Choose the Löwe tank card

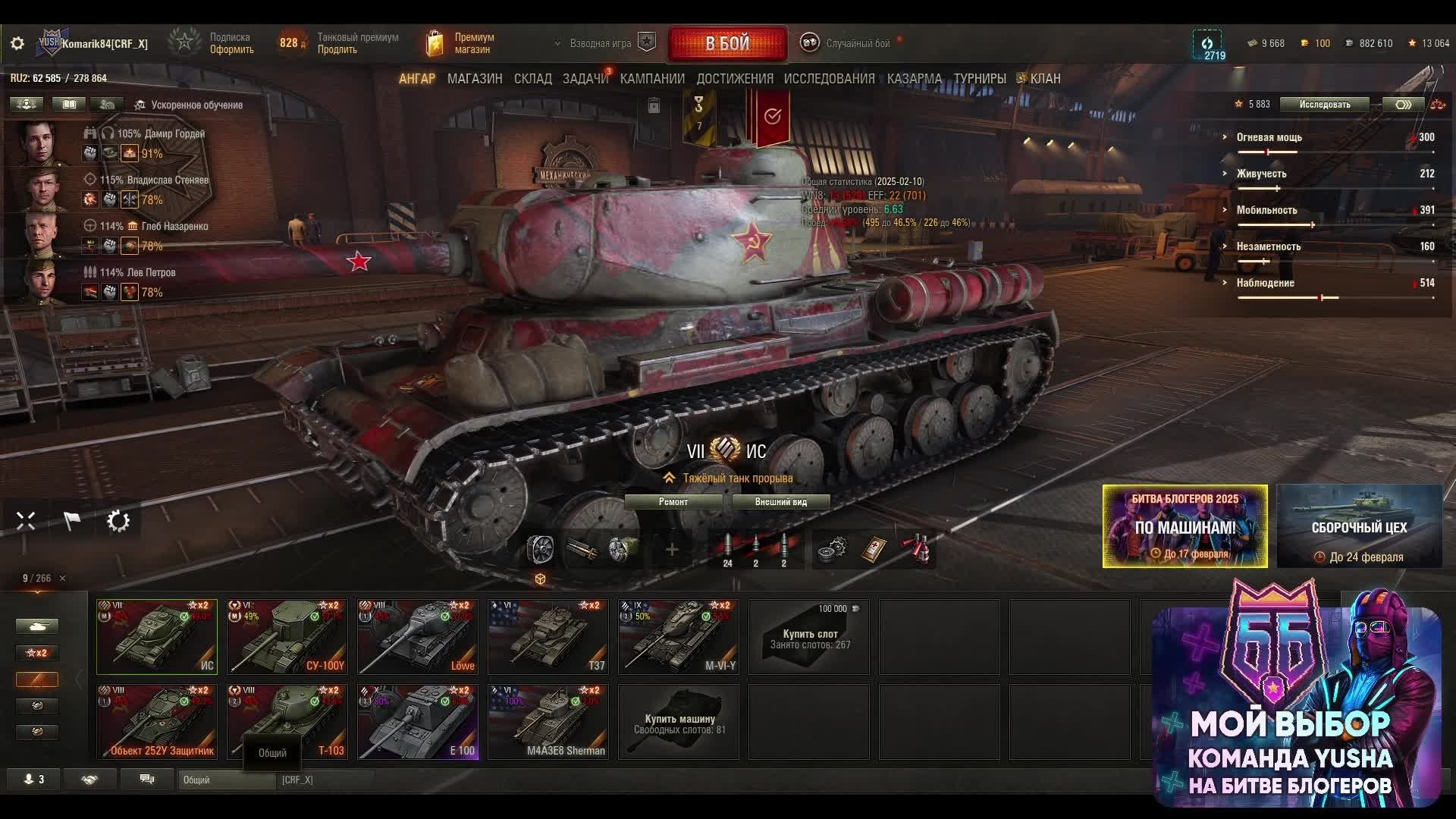pyautogui.click(x=418, y=636)
